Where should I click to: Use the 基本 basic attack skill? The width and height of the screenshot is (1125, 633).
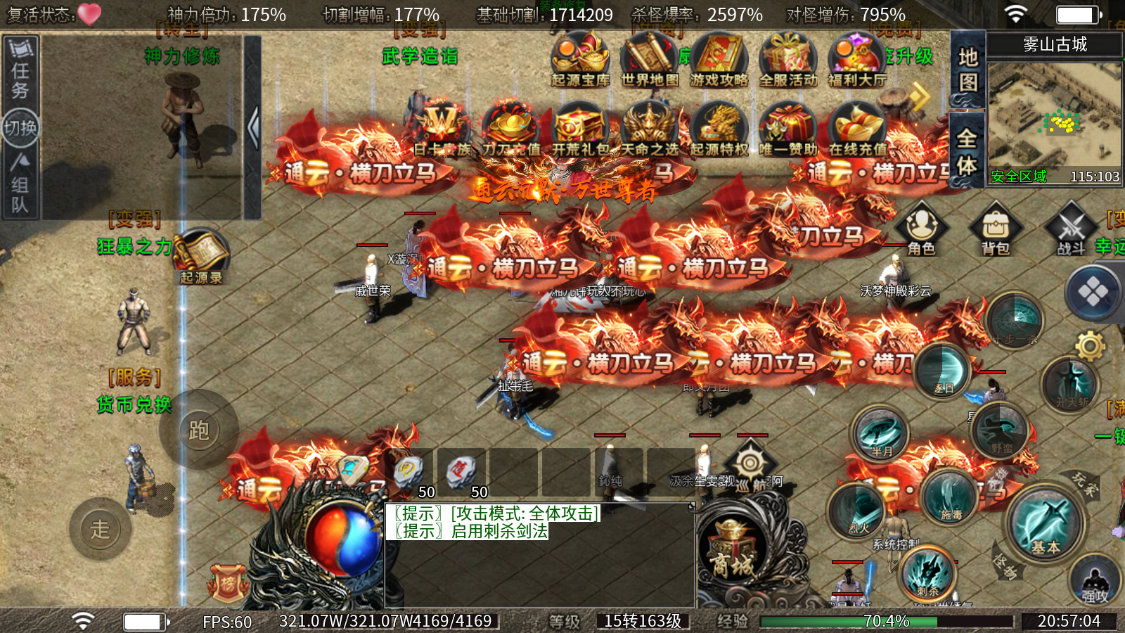tap(1046, 522)
